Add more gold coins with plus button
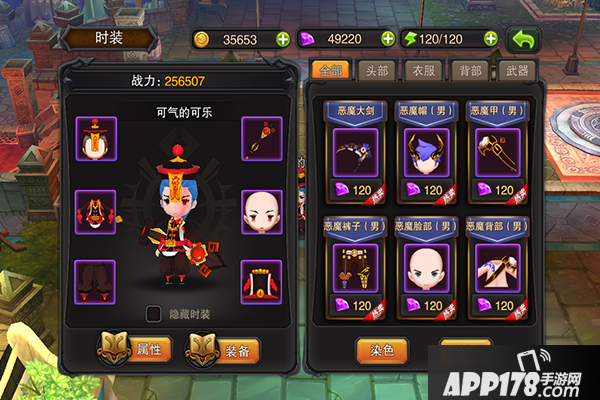 point(283,39)
